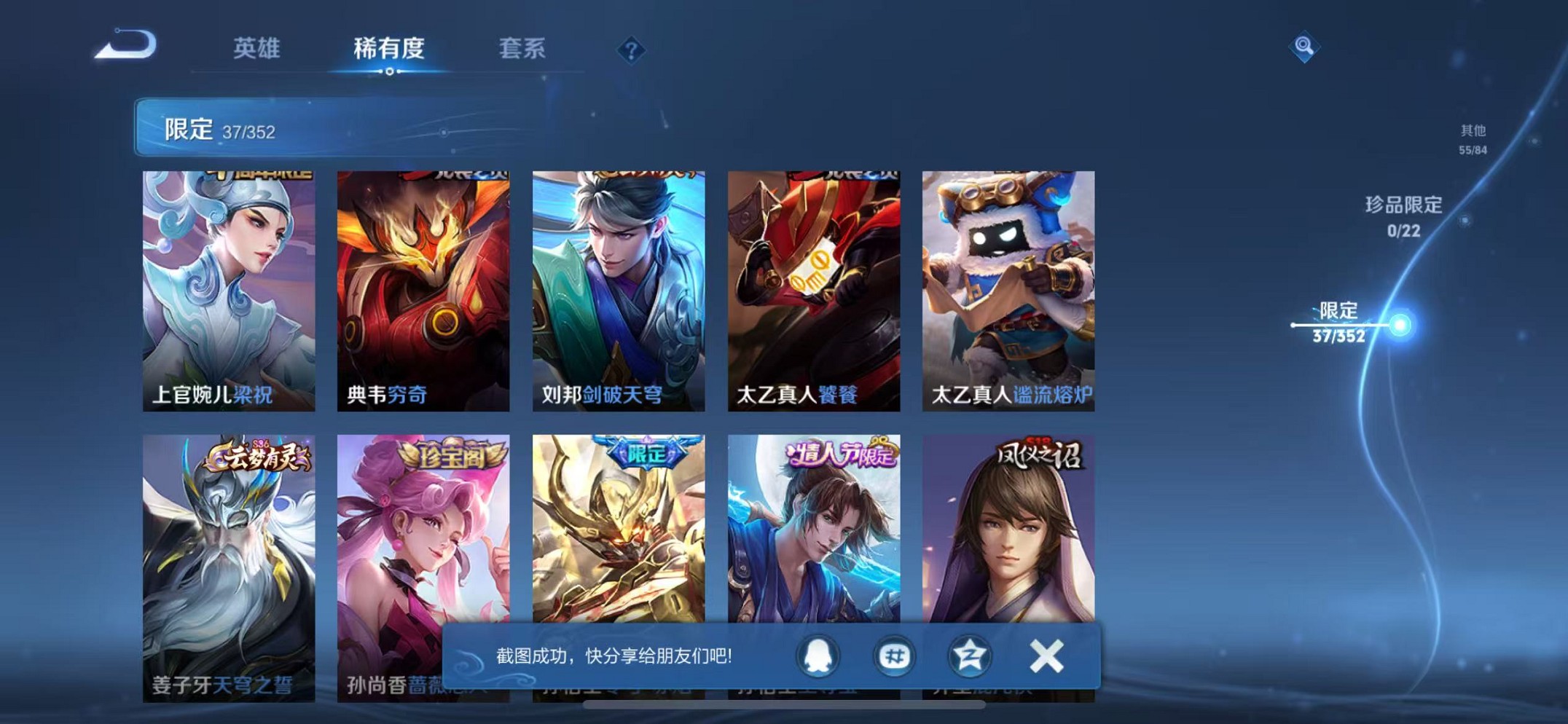Switch to the 英雄 tab
This screenshot has width=1568, height=724.
(259, 47)
